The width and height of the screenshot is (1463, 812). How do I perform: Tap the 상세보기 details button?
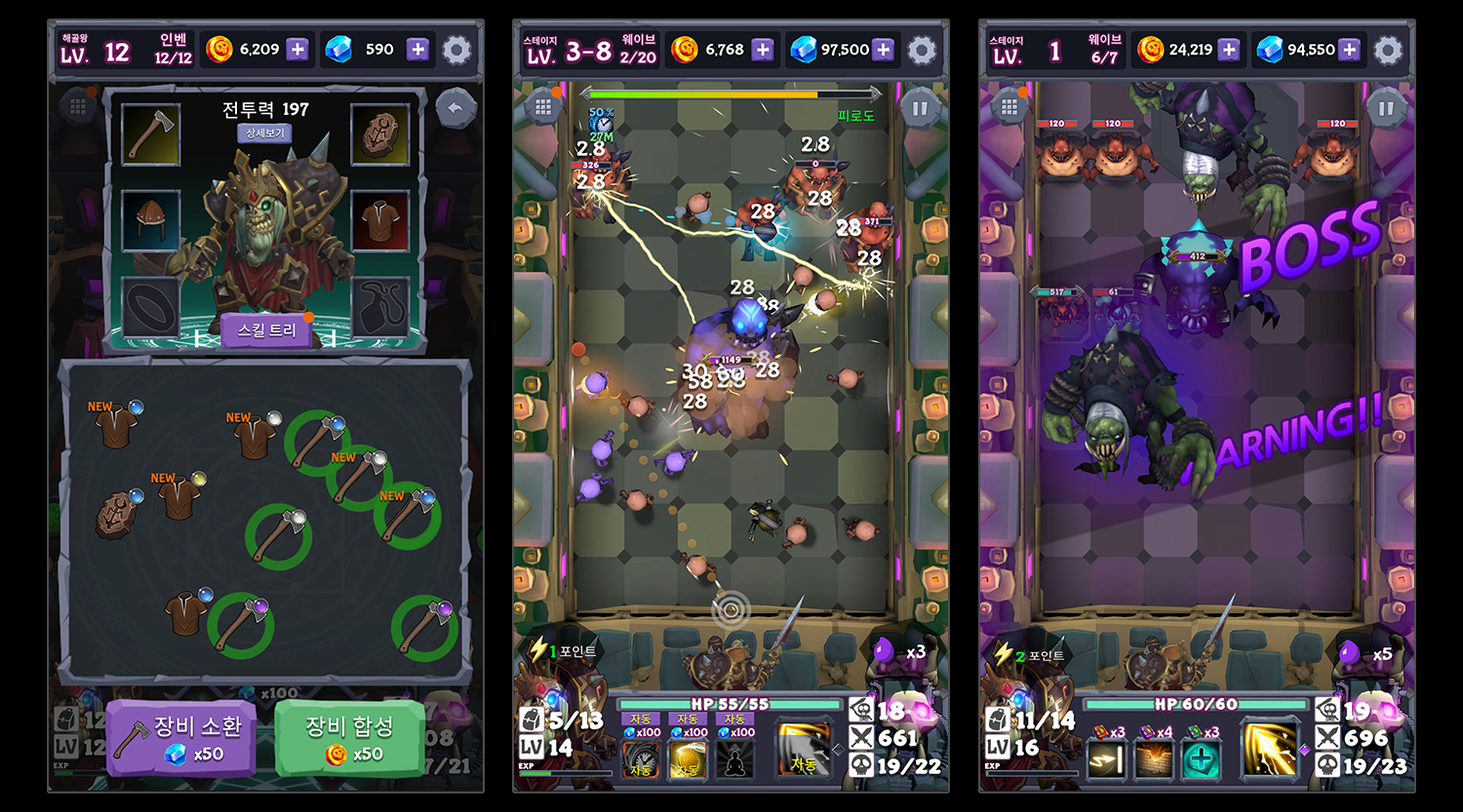pyautogui.click(x=264, y=133)
